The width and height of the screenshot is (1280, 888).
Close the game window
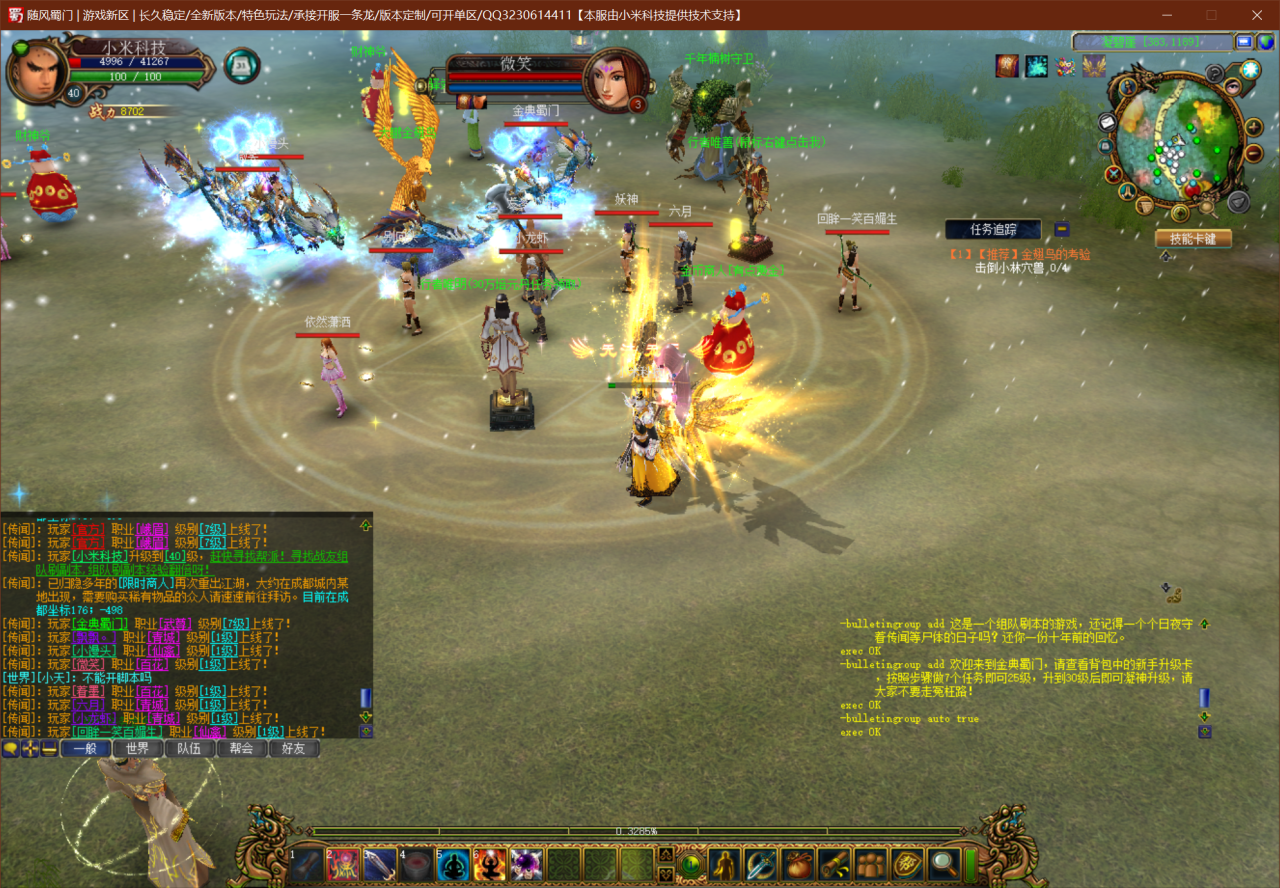[x=1257, y=15]
